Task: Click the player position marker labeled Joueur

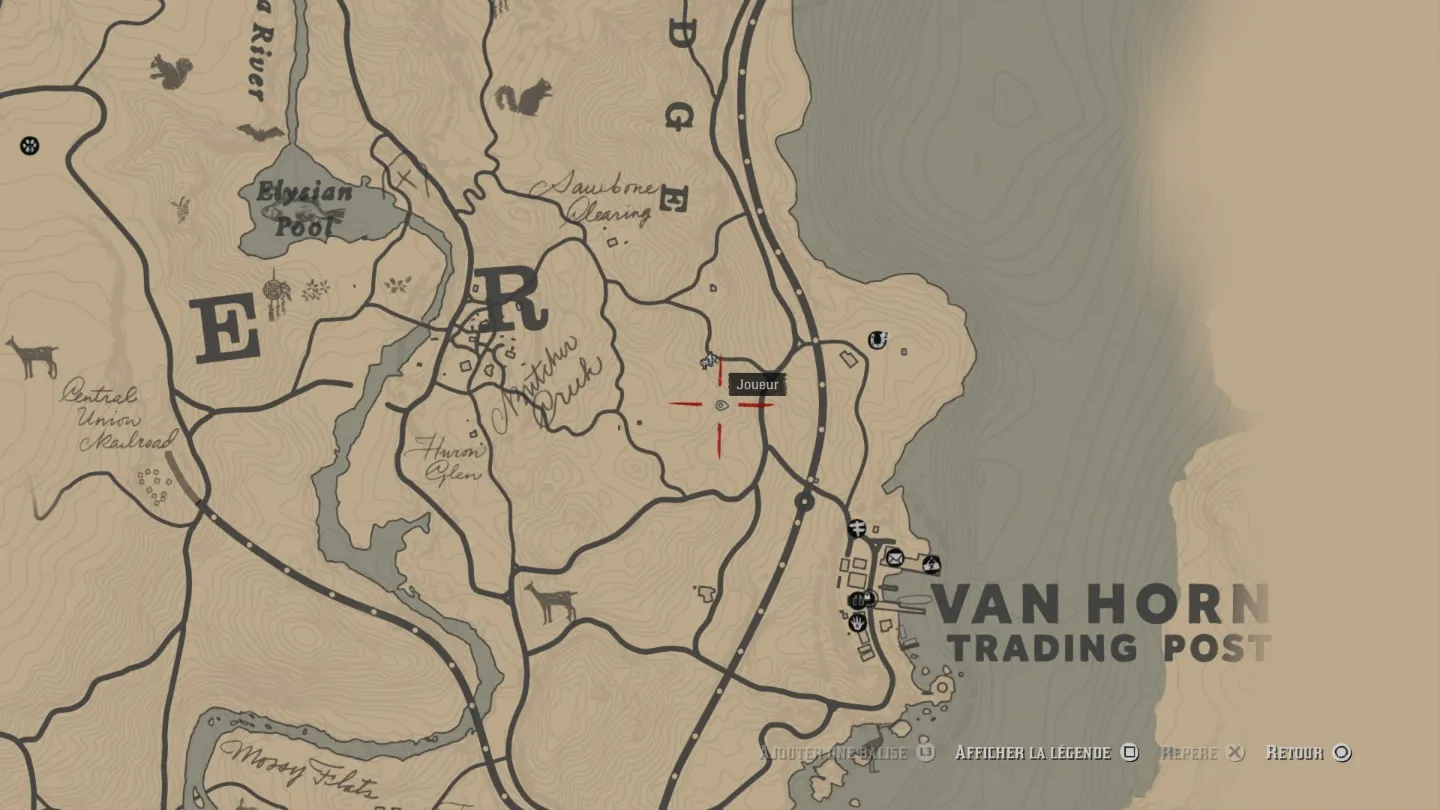Action: click(x=721, y=405)
